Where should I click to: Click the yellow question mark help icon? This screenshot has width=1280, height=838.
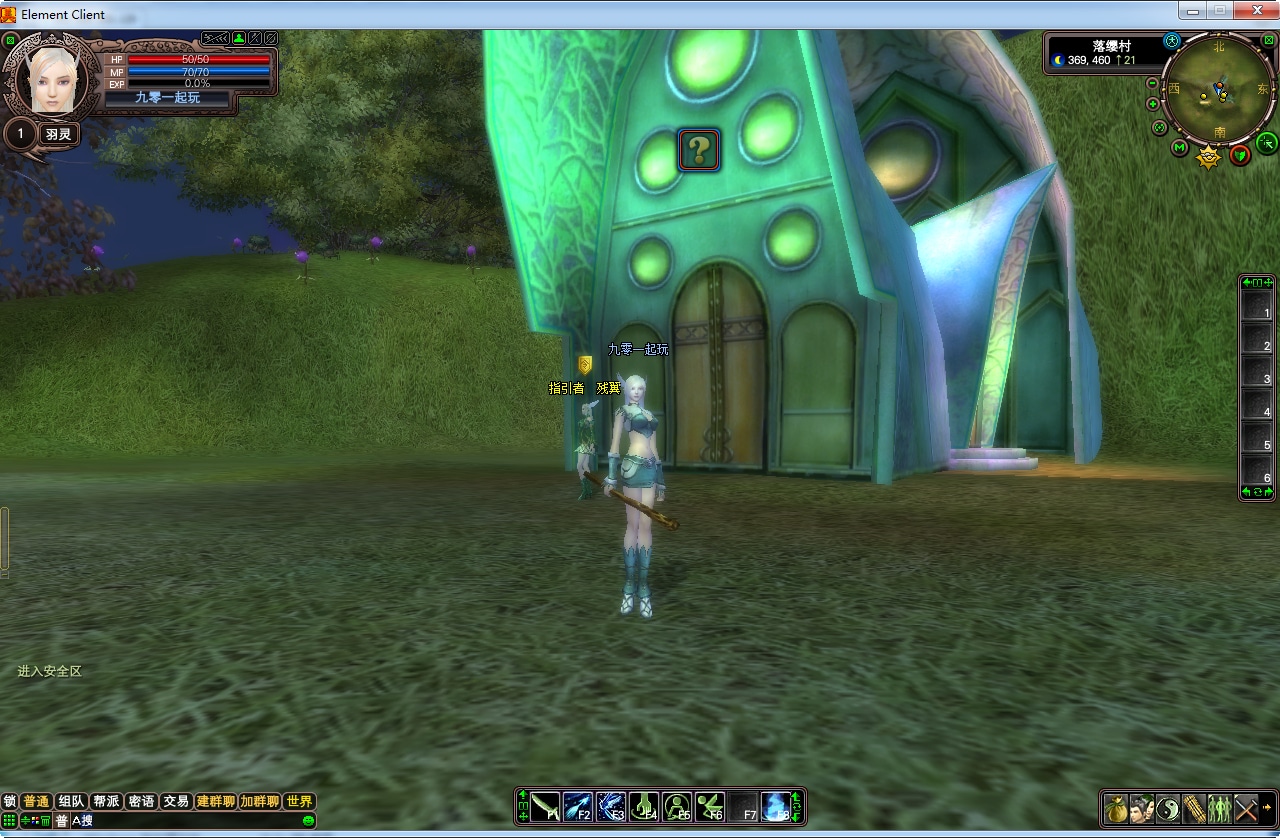[x=699, y=150]
